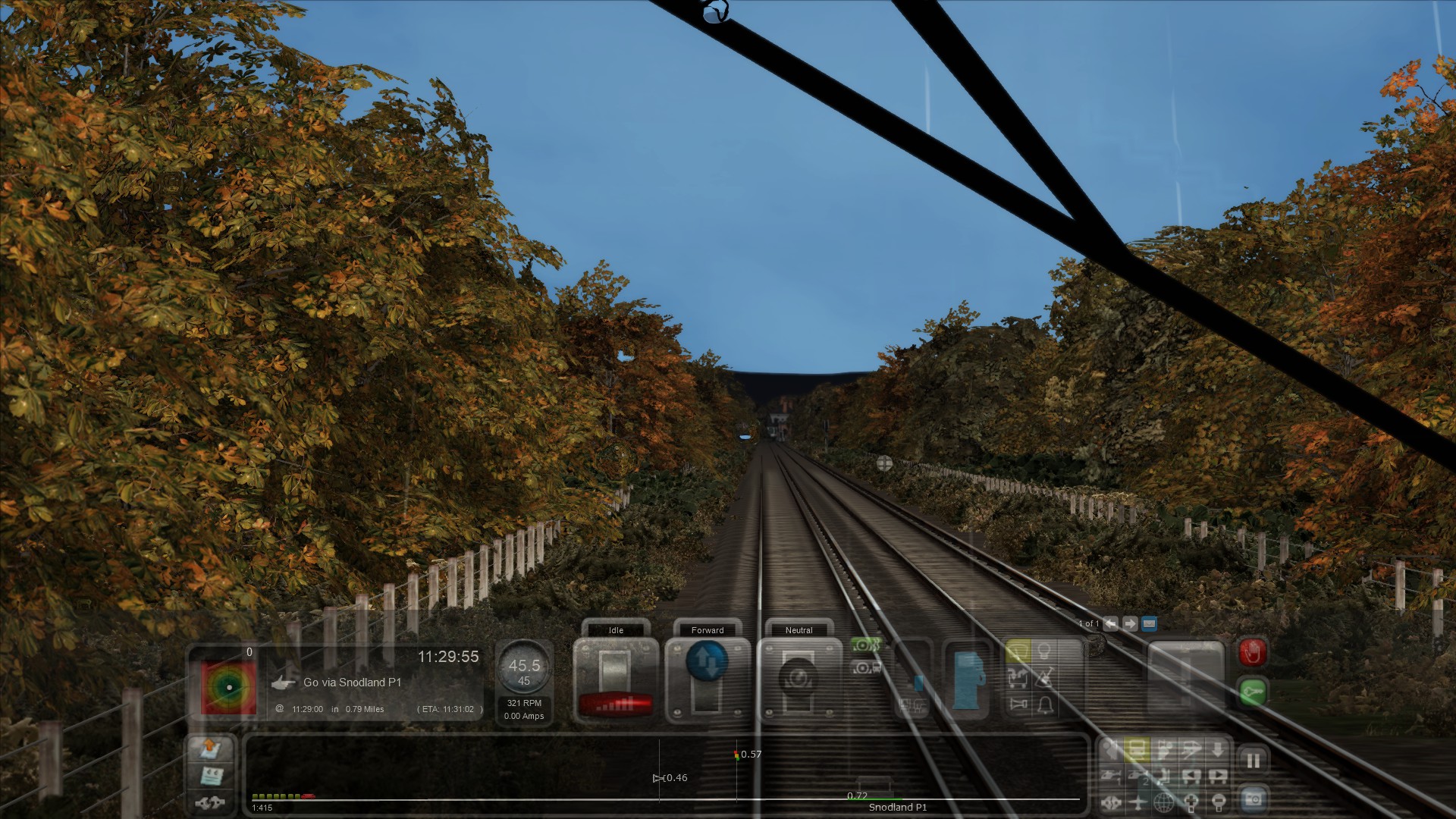1456x819 pixels.
Task: Open the blue fuel pump panel
Action: coord(967,680)
